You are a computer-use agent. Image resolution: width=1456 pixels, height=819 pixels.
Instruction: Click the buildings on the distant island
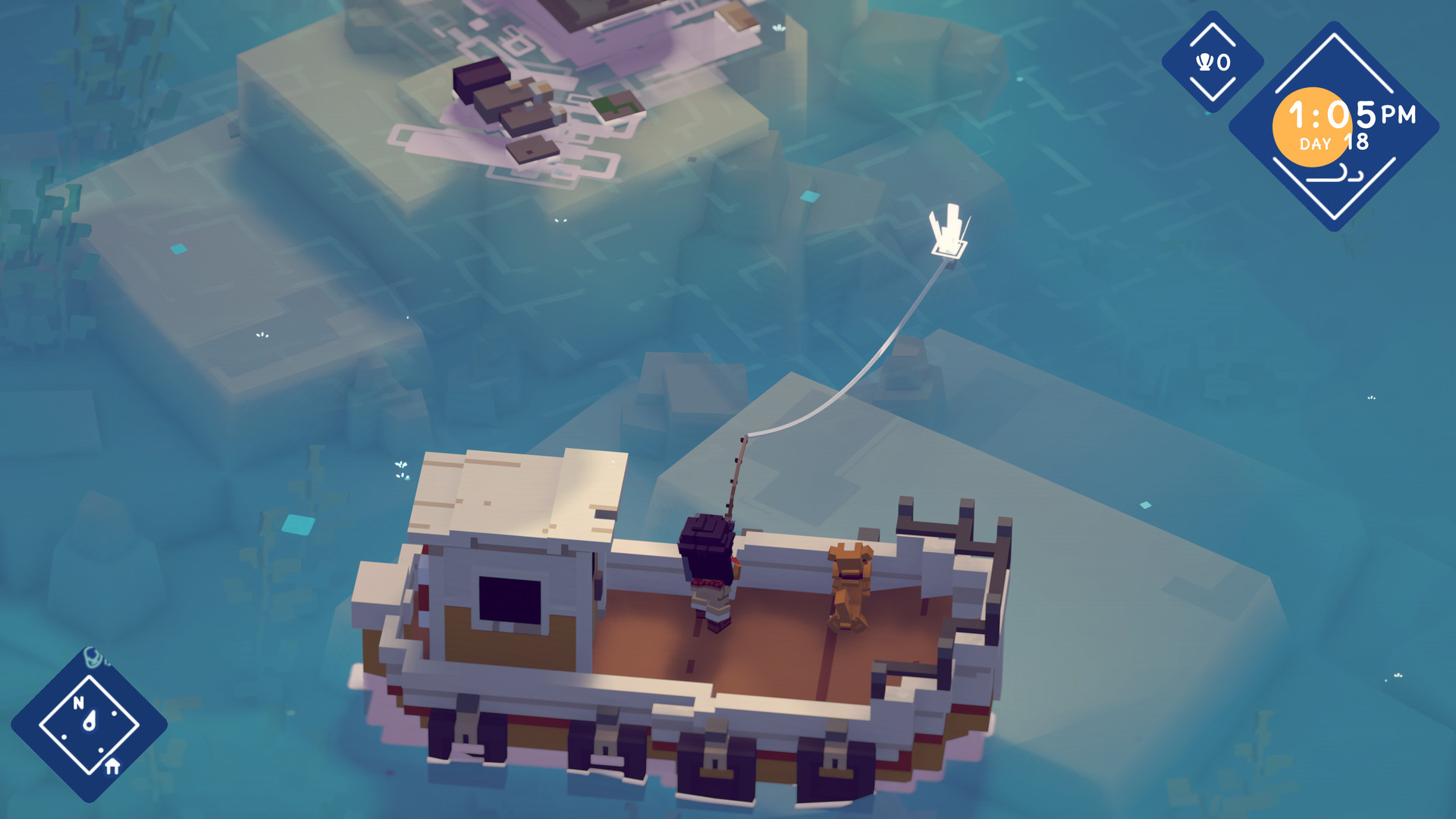(x=516, y=99)
